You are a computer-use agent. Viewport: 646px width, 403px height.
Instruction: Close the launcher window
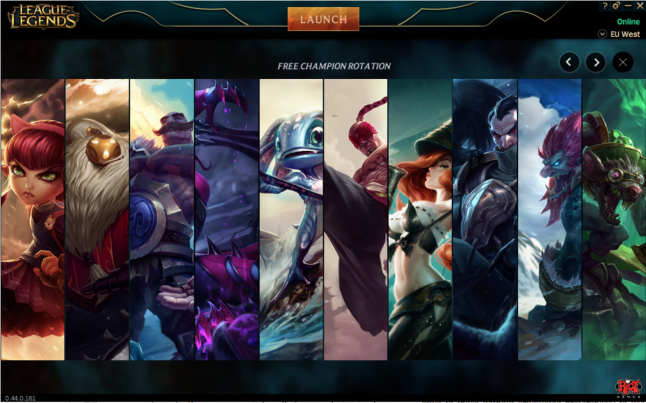pos(639,6)
